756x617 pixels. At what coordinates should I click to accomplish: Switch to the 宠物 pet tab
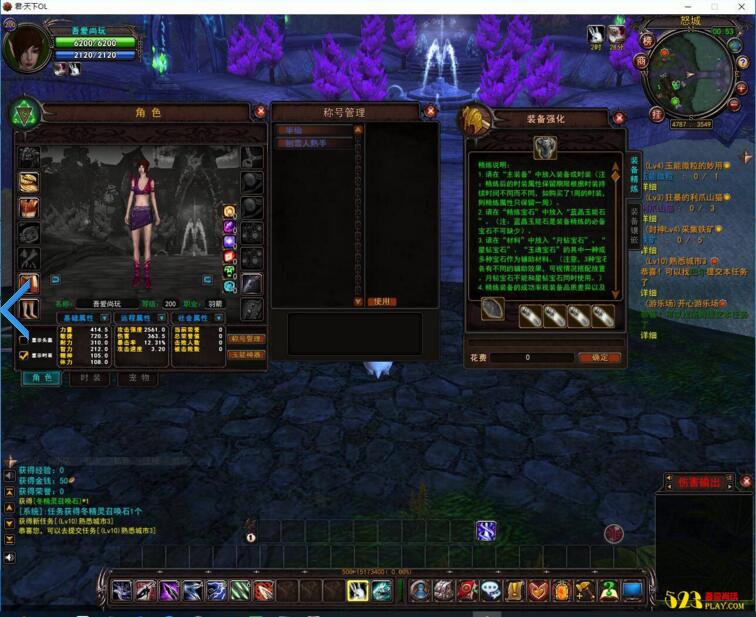pyautogui.click(x=139, y=378)
